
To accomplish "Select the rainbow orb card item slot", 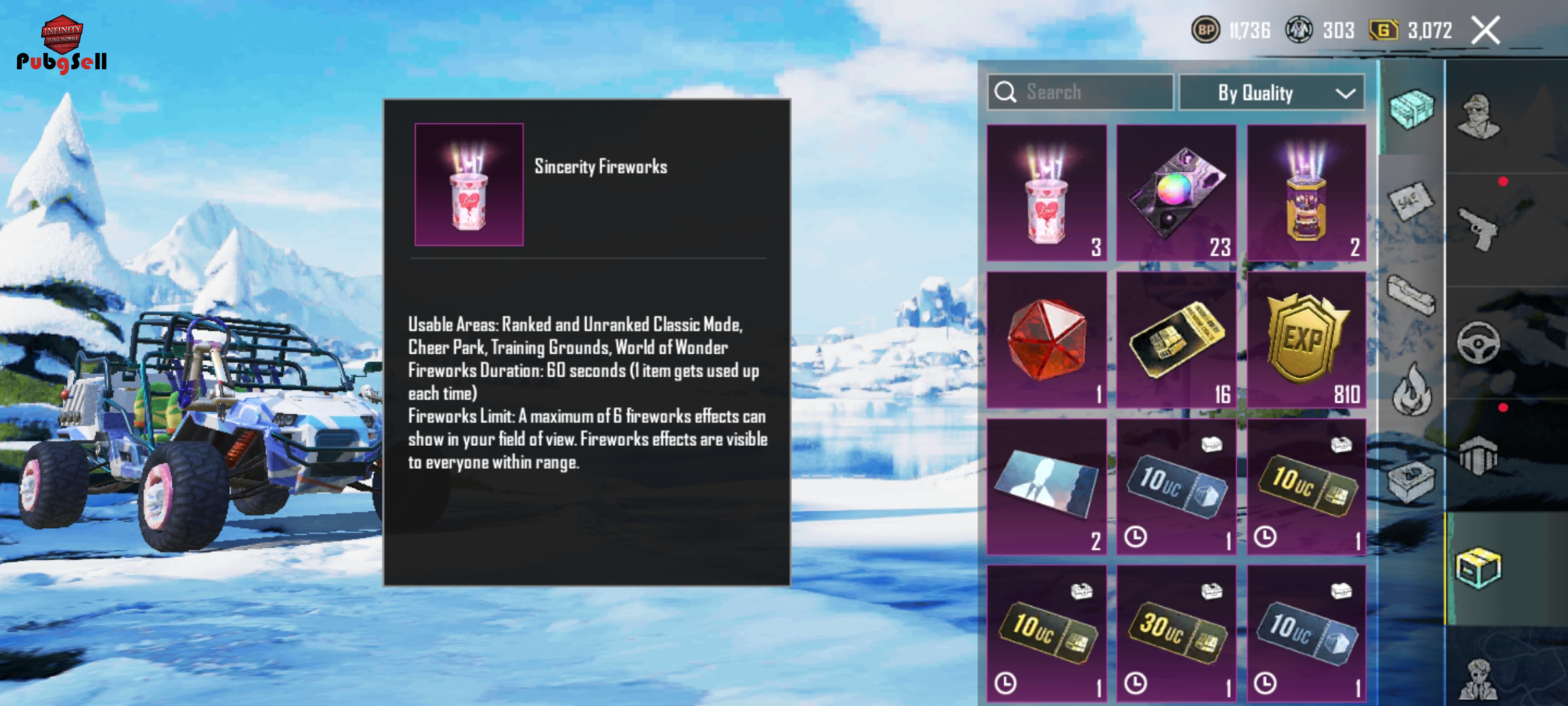I will 1176,193.
